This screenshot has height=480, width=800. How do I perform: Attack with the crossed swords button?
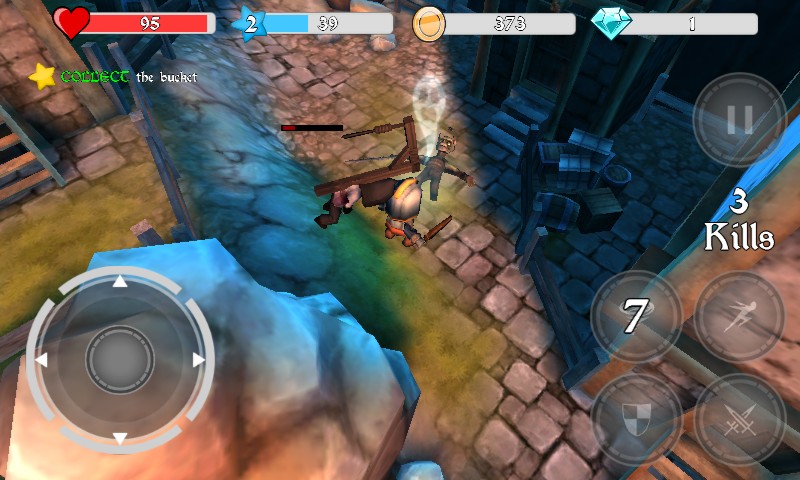(x=739, y=419)
